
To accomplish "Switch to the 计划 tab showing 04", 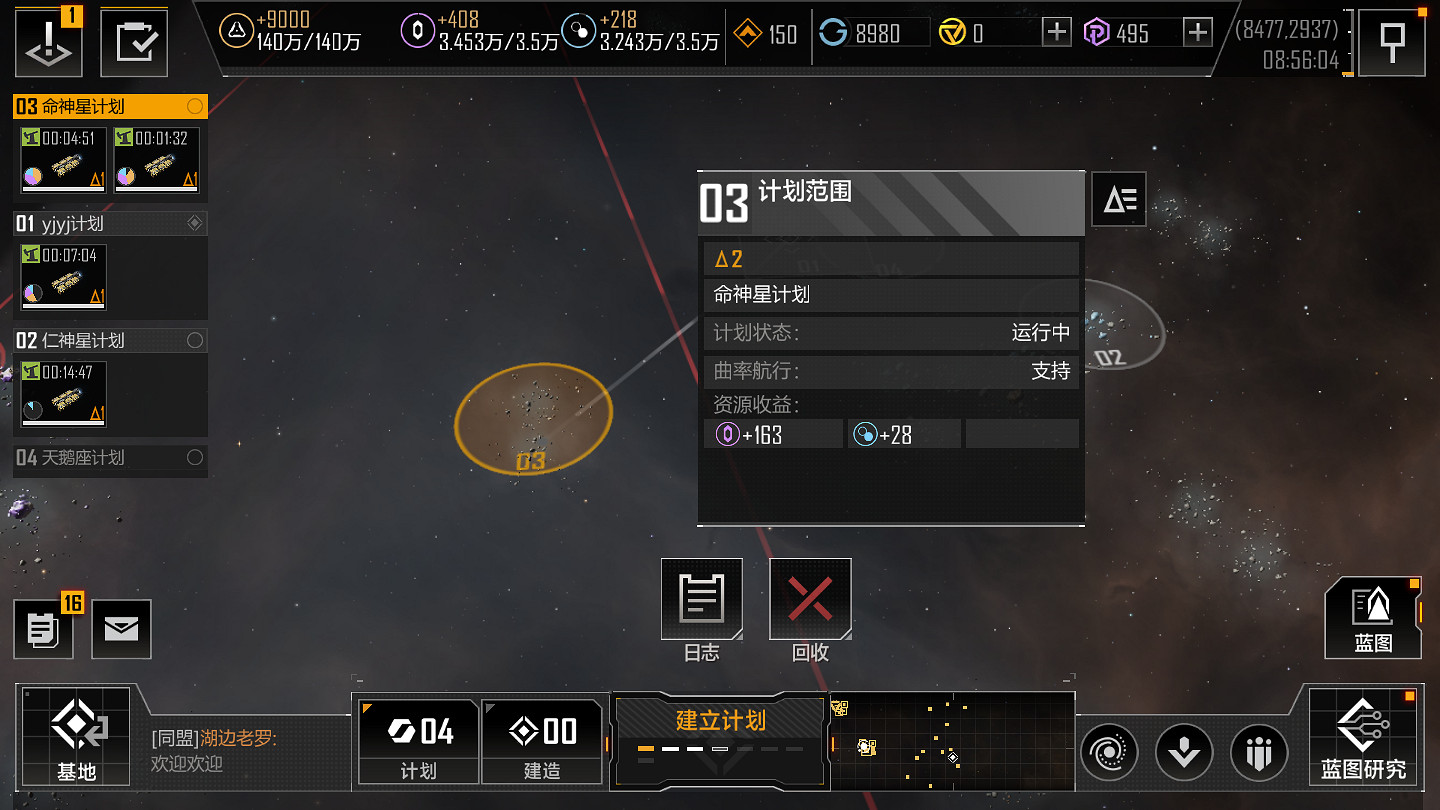I will point(417,740).
